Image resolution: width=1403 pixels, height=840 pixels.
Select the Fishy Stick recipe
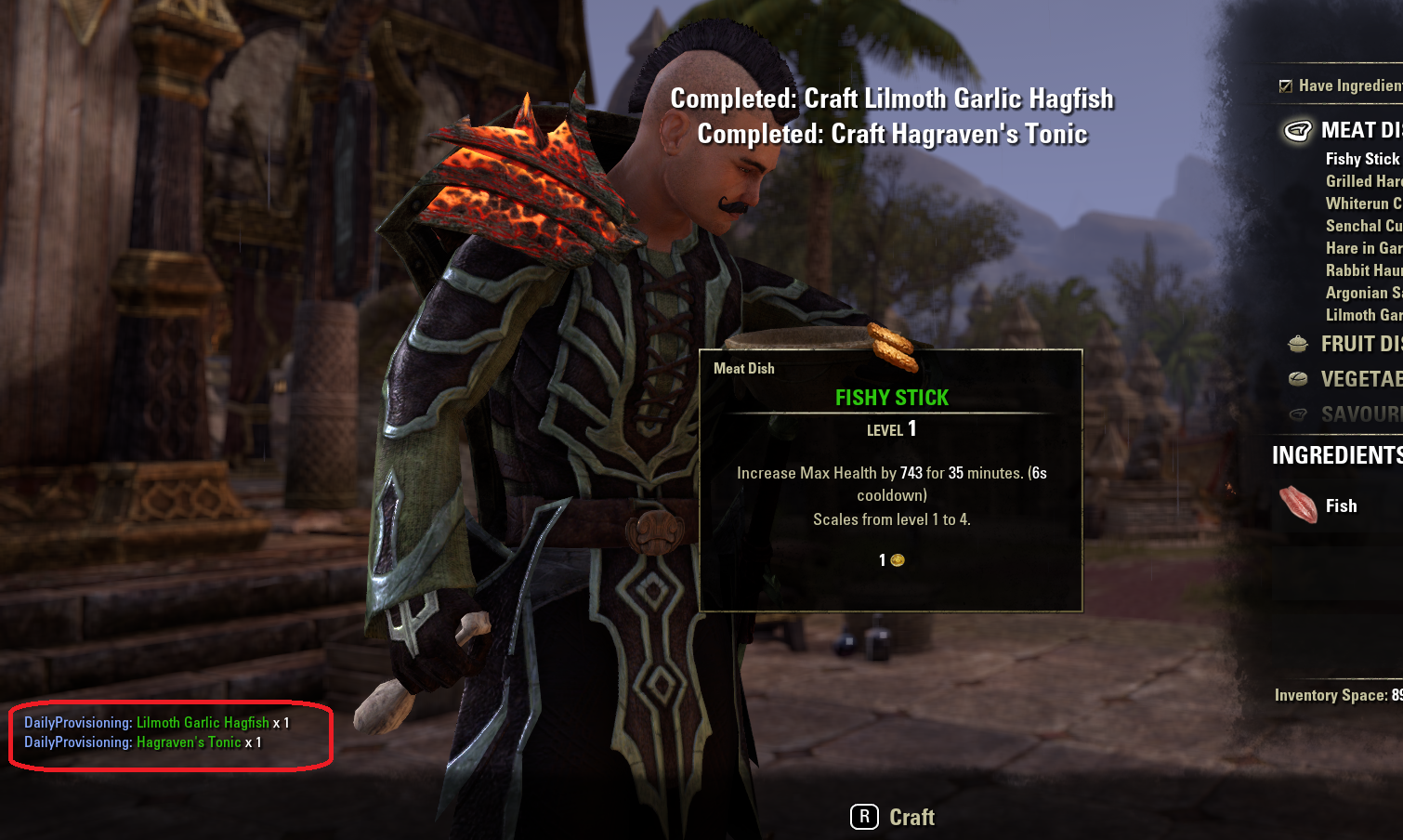point(1362,159)
